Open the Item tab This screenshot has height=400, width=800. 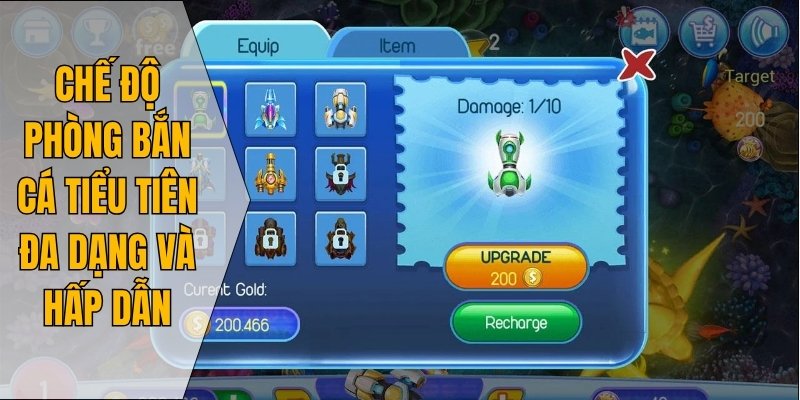pyautogui.click(x=397, y=46)
